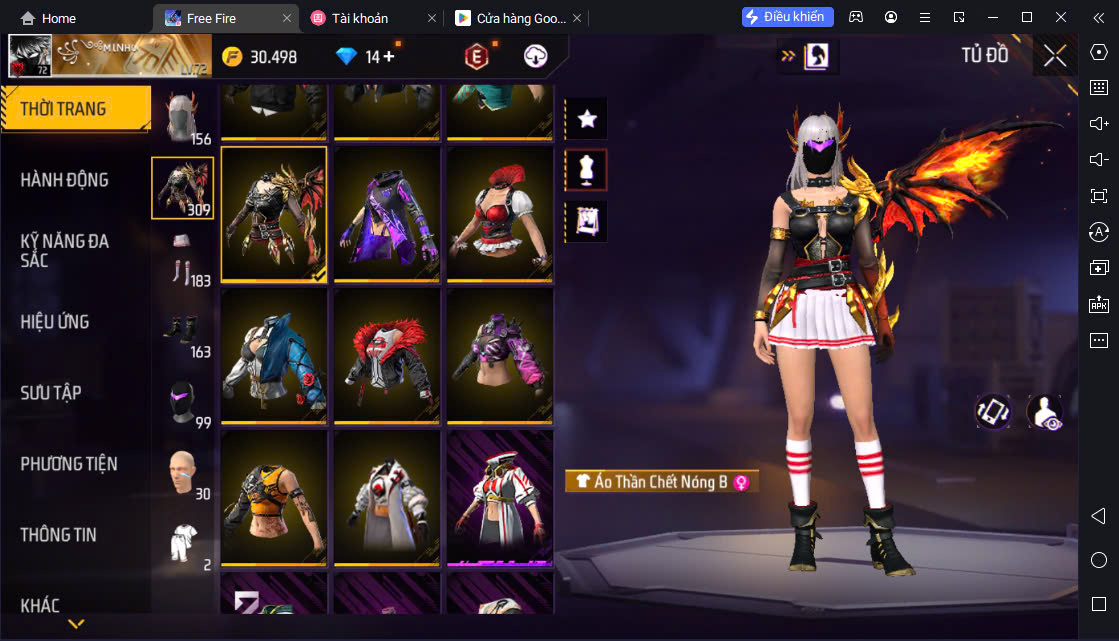Open the THỜI TRANG category
The height and width of the screenshot is (641, 1119).
click(64, 109)
